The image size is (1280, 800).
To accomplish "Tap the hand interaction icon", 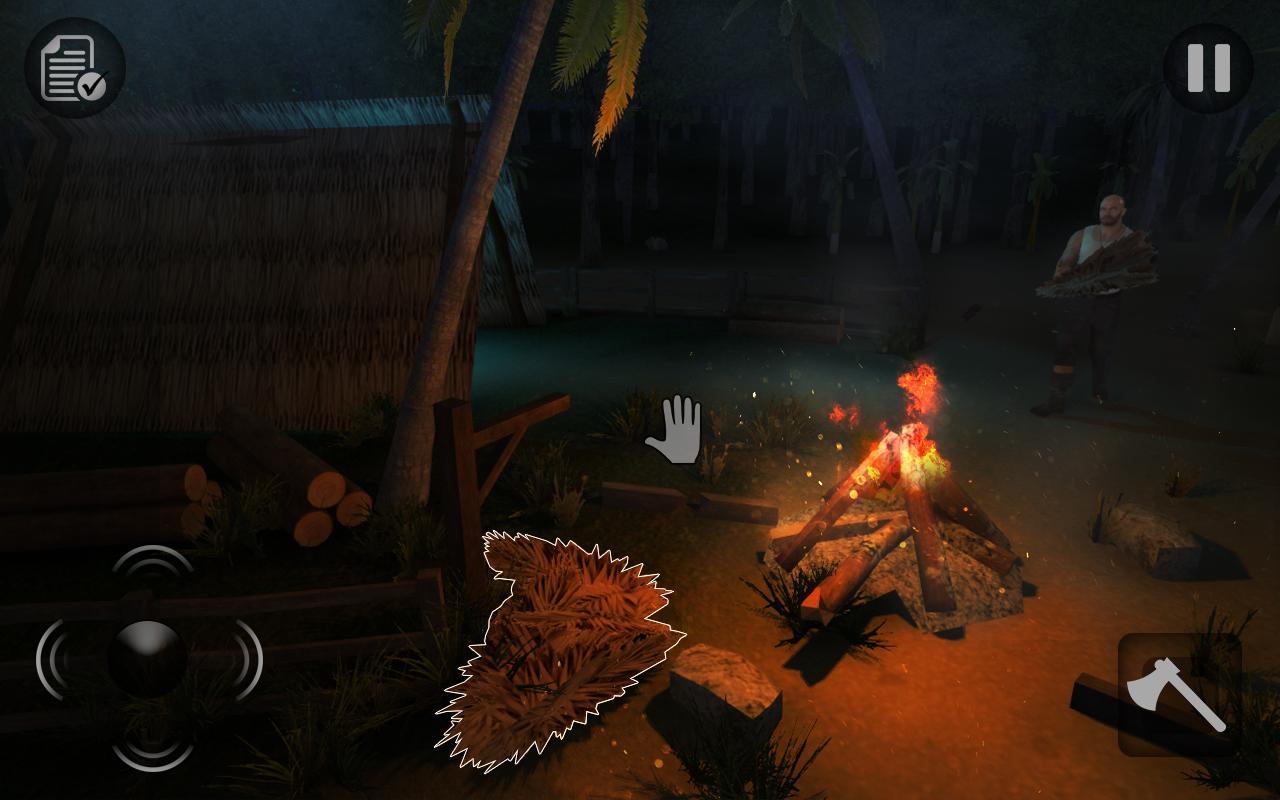I will (x=675, y=430).
